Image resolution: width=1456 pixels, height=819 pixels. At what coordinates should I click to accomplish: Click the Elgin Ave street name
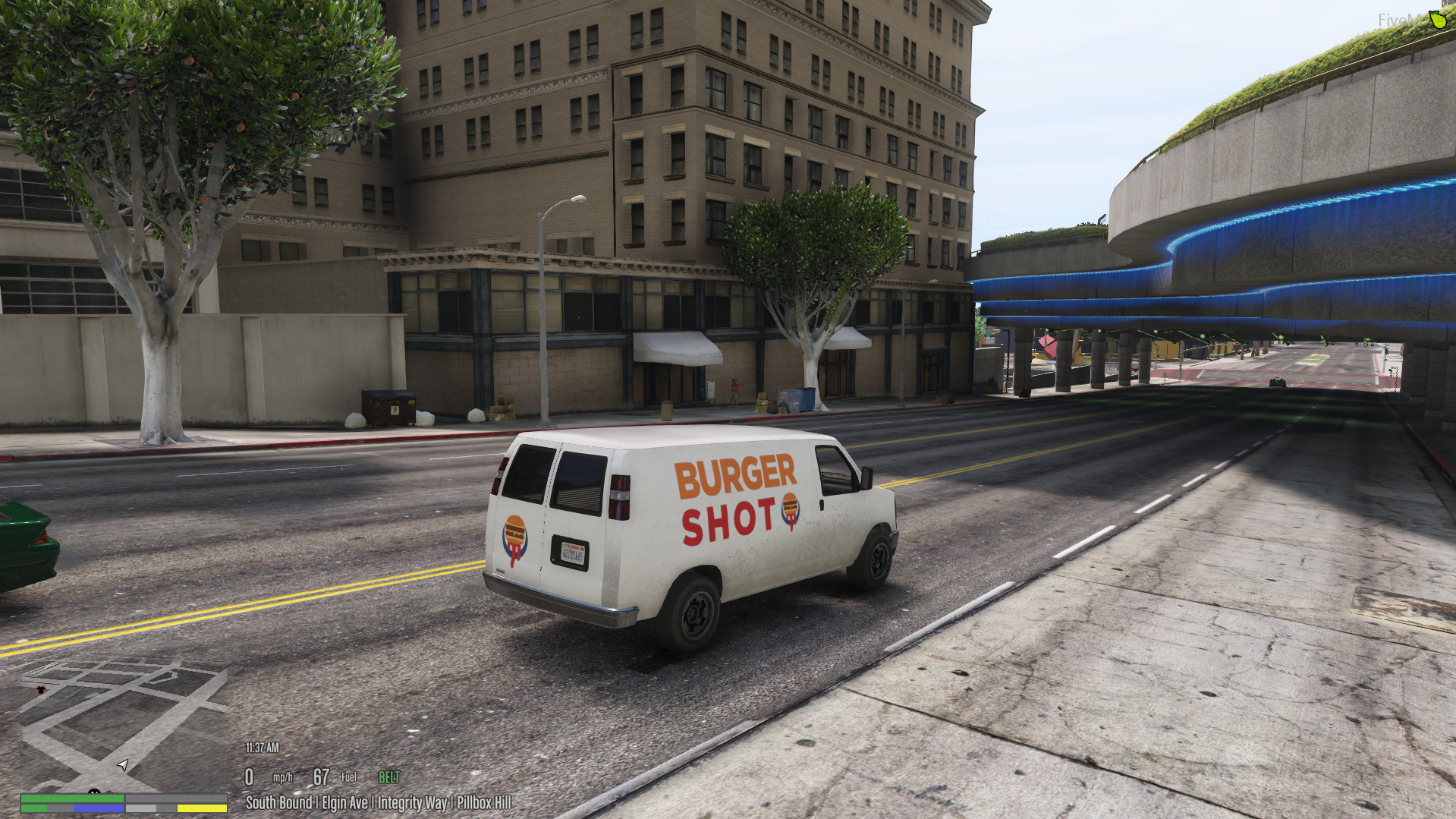345,802
